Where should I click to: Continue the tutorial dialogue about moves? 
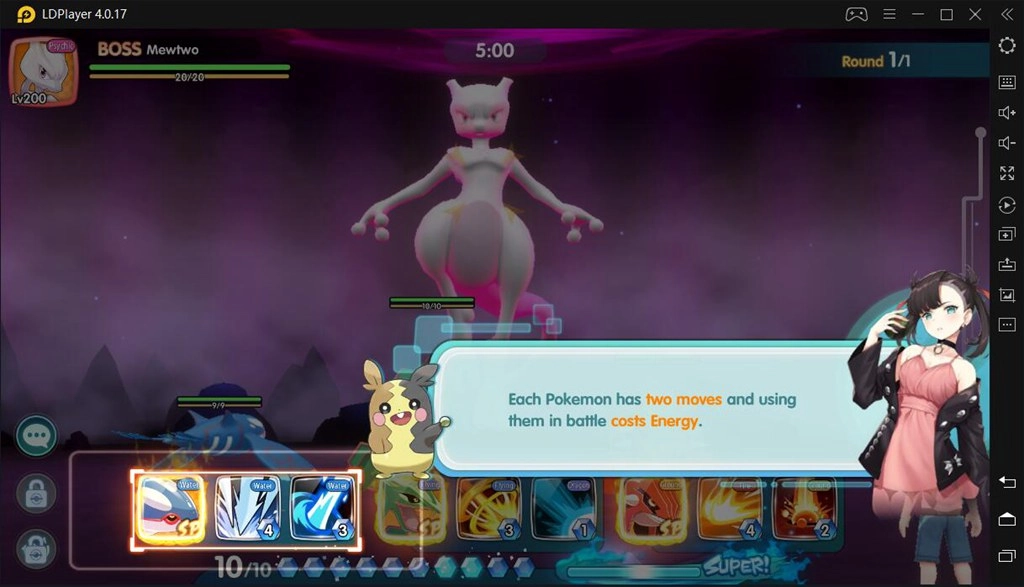[x=650, y=409]
